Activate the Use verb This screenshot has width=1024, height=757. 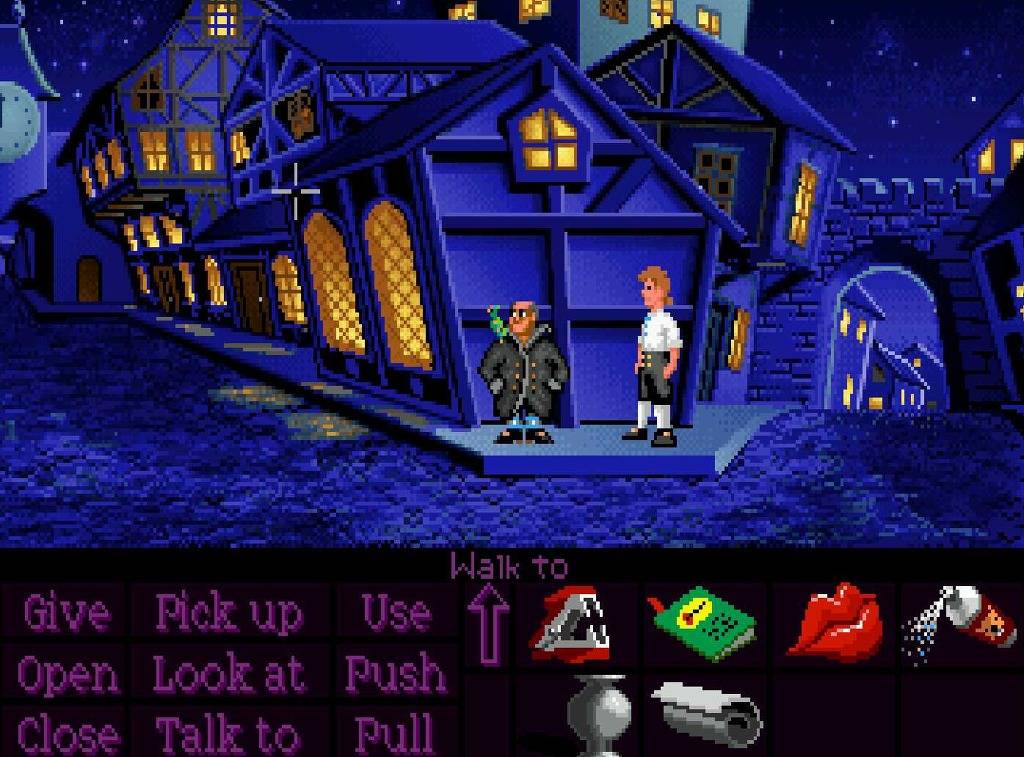pos(396,612)
